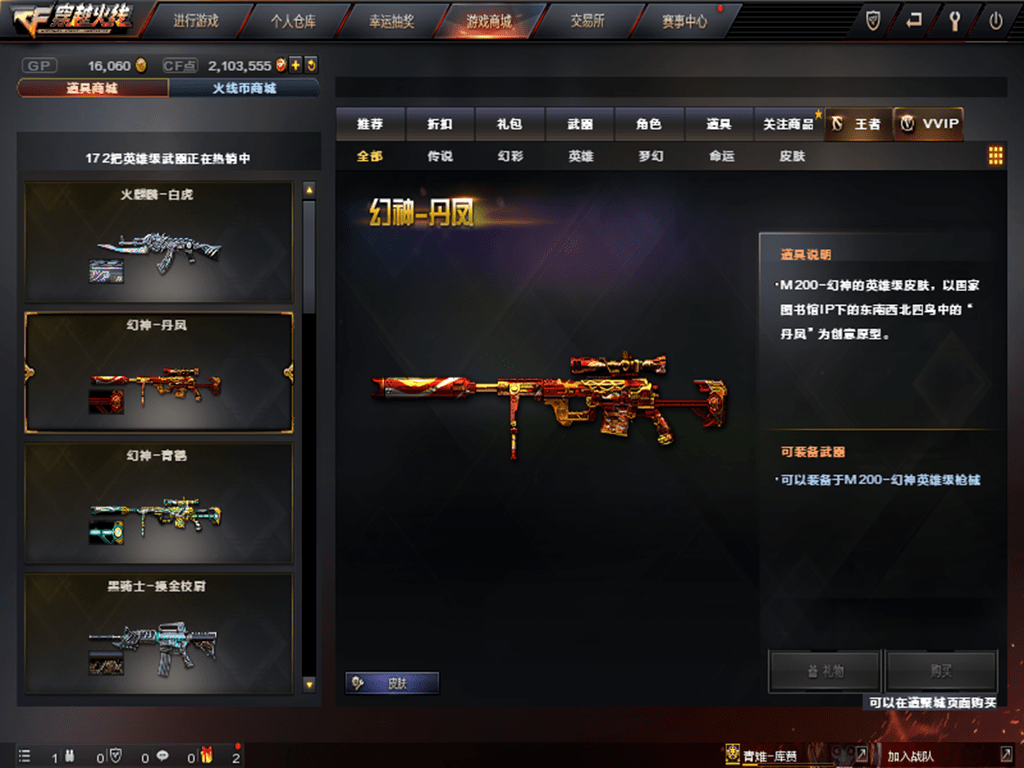Screen dimensions: 1024x768
Task: Click the 礼物 gift button
Action: (825, 672)
